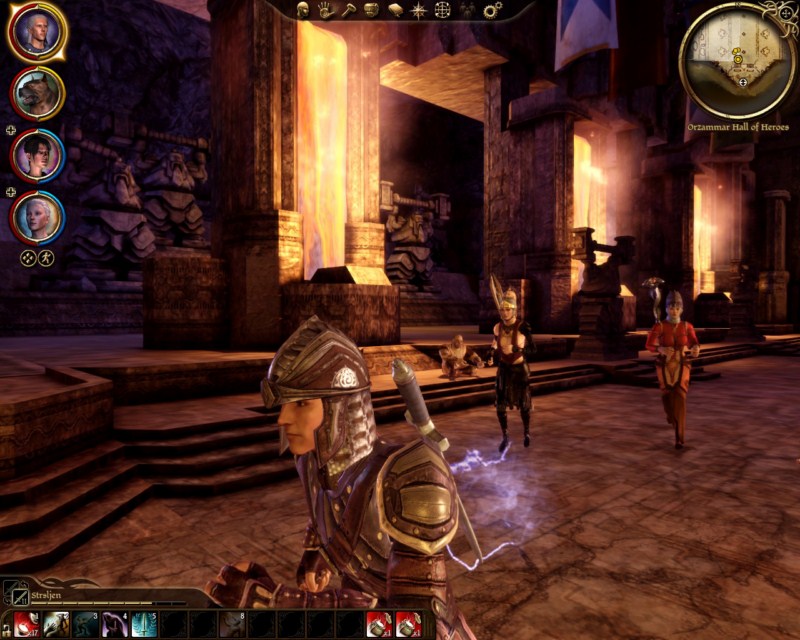Select all party members button
Viewport: 800px width, 640px height.
(x=27, y=257)
